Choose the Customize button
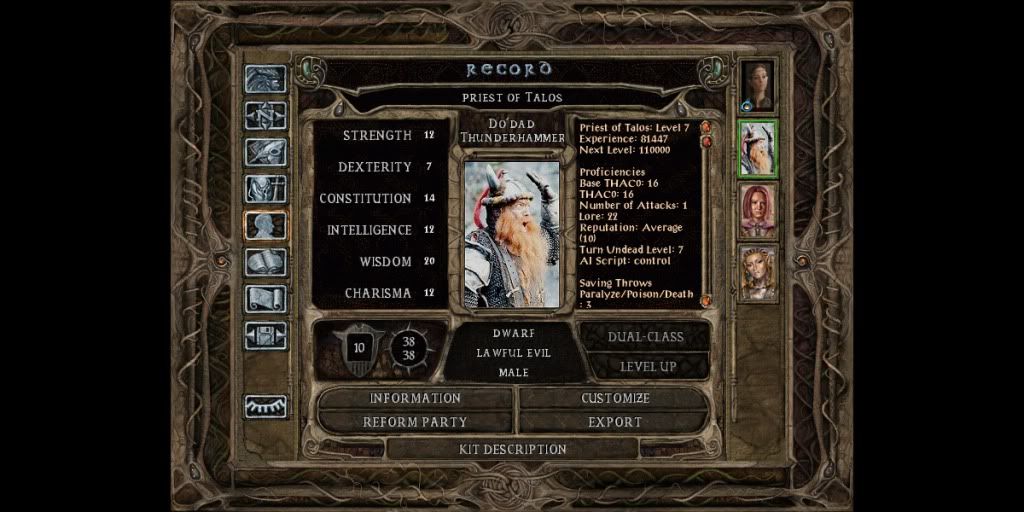Screen dimensions: 1024x512 [x=615, y=398]
